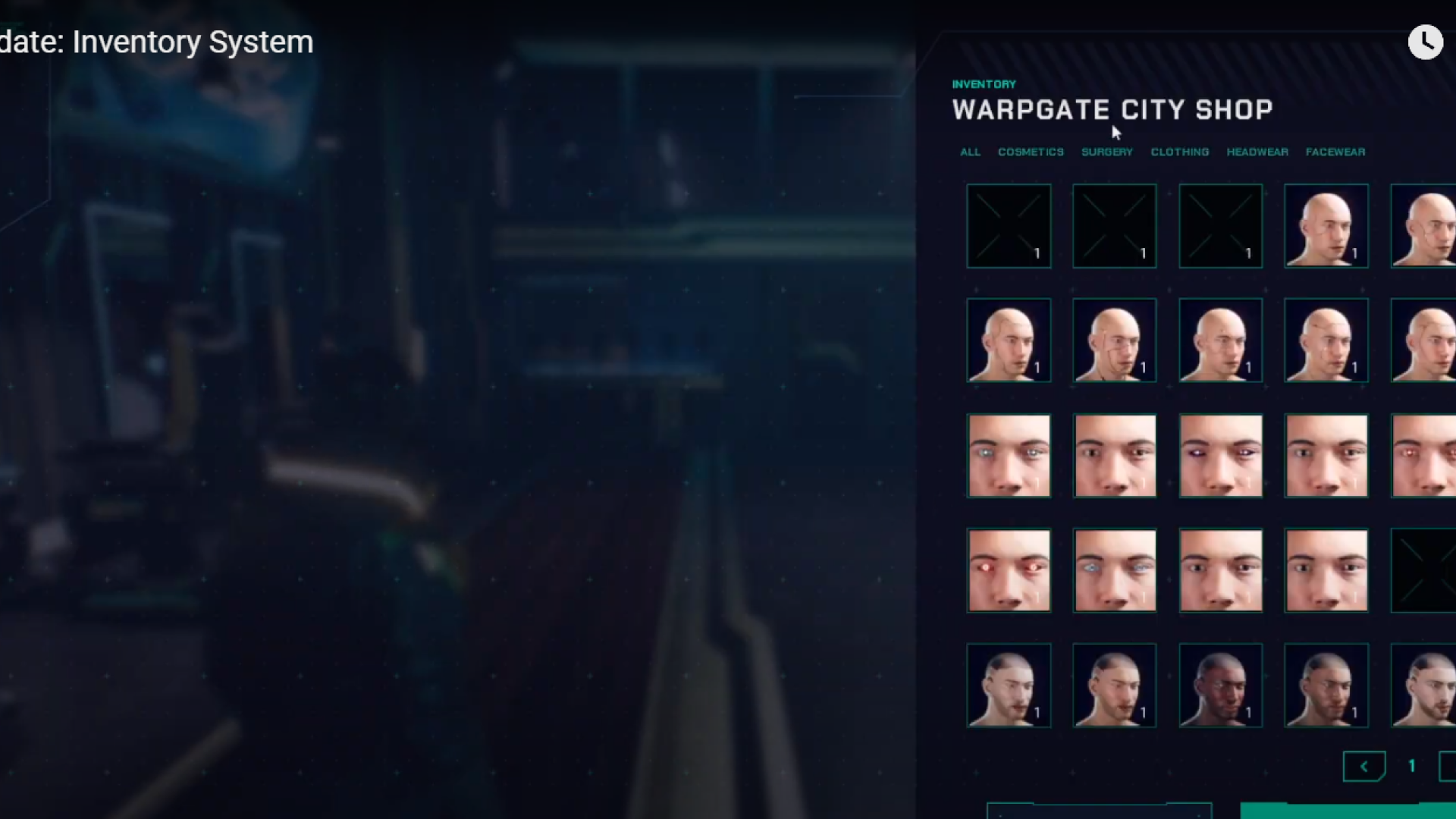Select the HEADWEAR category
The width and height of the screenshot is (1456, 819).
click(x=1257, y=152)
